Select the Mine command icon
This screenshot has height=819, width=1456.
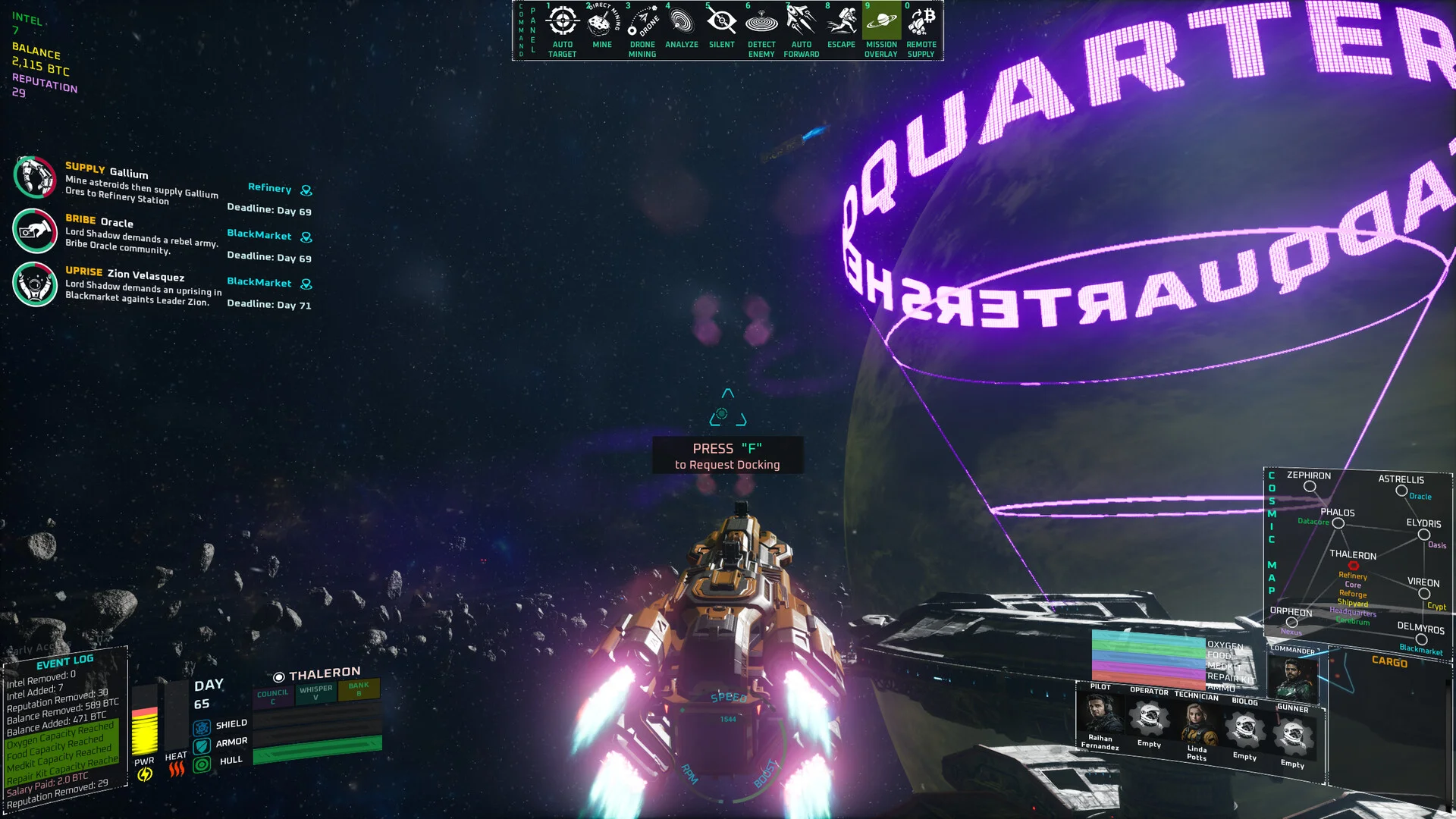(x=602, y=21)
